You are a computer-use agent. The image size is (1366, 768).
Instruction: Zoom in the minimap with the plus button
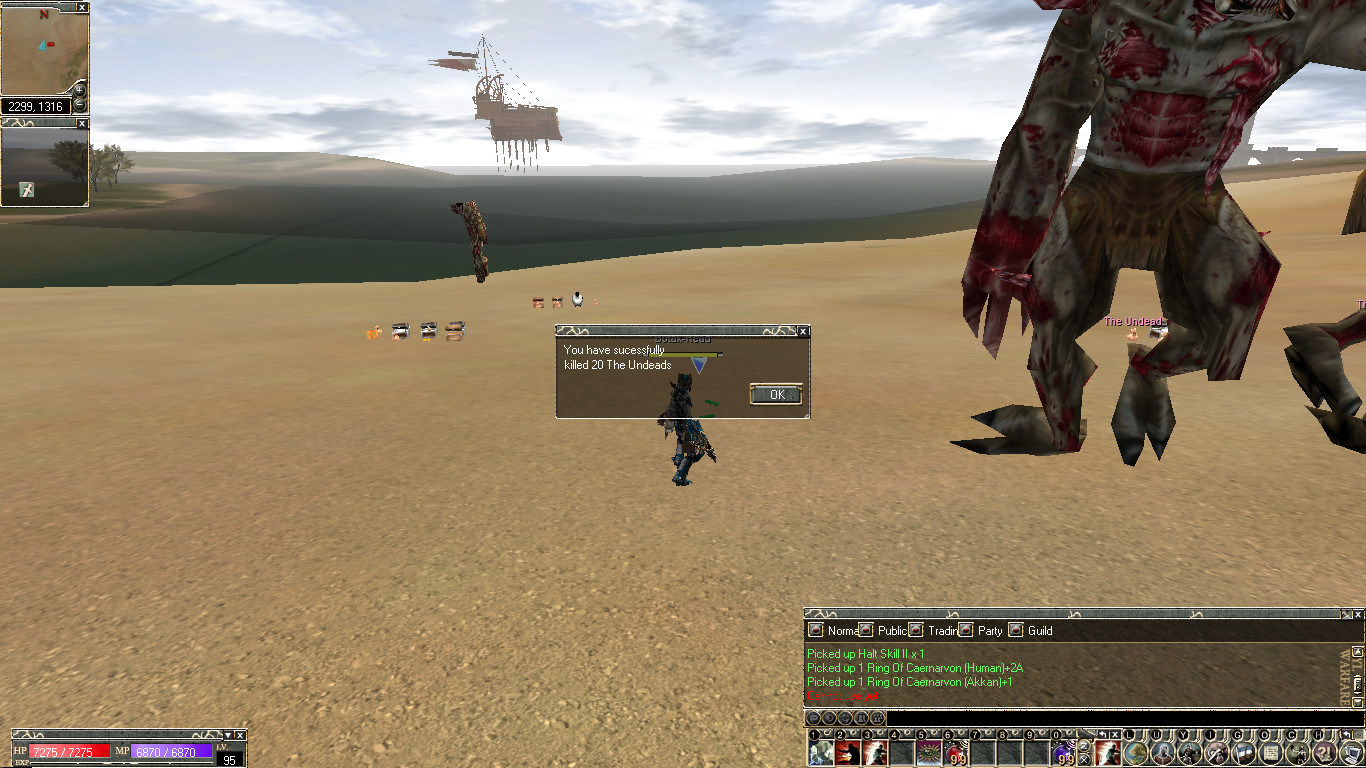80,90
